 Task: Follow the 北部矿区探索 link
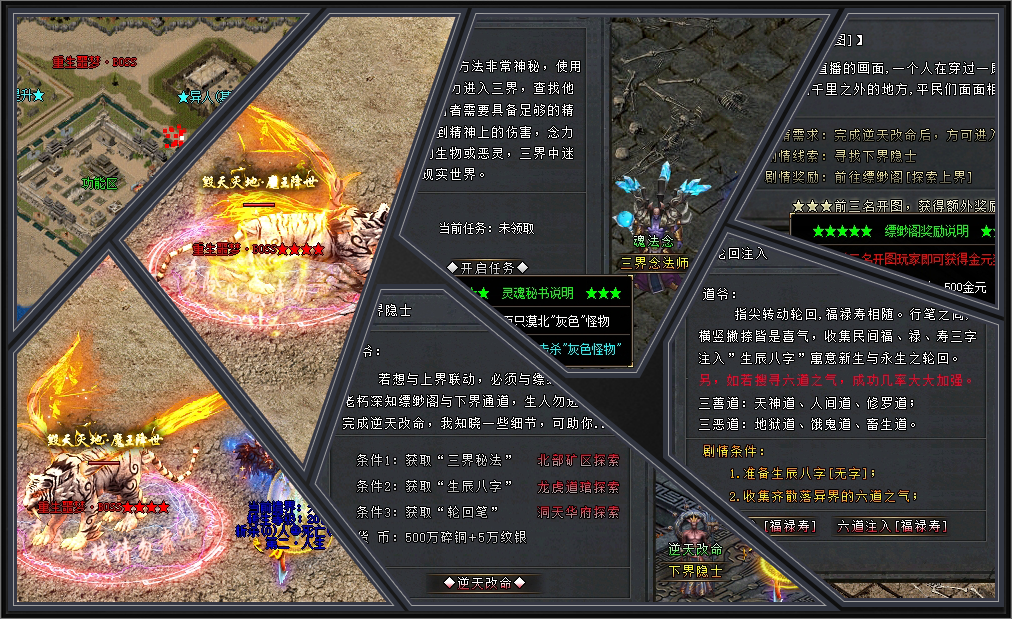coord(578,460)
